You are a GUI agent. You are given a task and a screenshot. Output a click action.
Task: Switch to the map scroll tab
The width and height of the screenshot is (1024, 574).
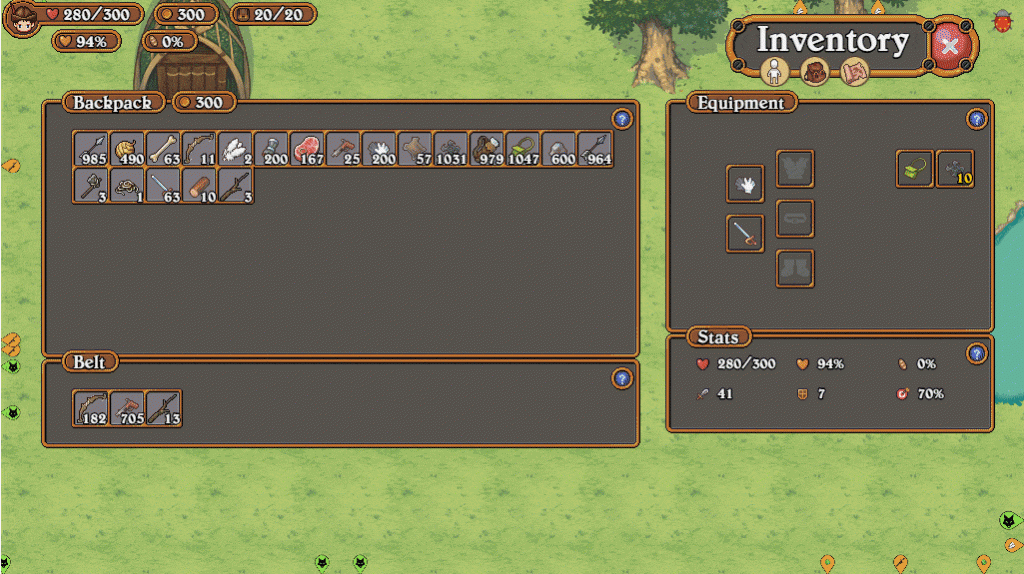coord(853,72)
